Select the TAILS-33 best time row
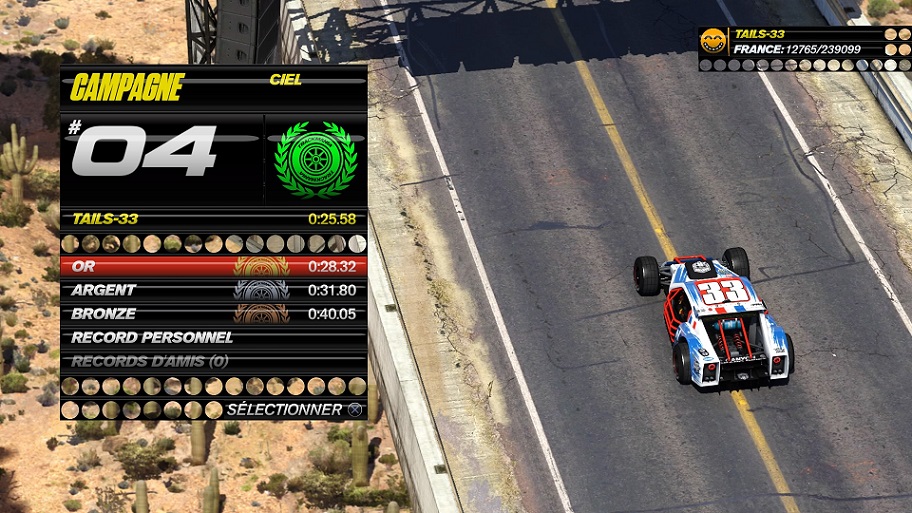Viewport: 912px width, 513px height. 213,218
